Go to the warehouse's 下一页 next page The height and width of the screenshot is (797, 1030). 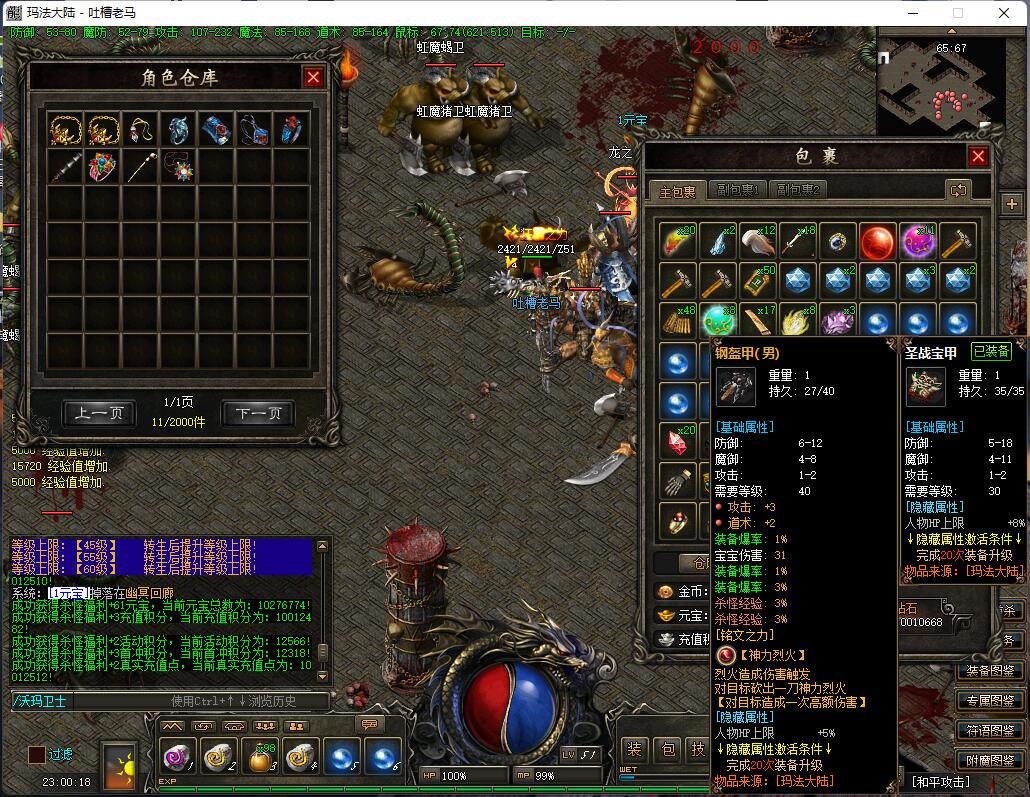[x=257, y=413]
